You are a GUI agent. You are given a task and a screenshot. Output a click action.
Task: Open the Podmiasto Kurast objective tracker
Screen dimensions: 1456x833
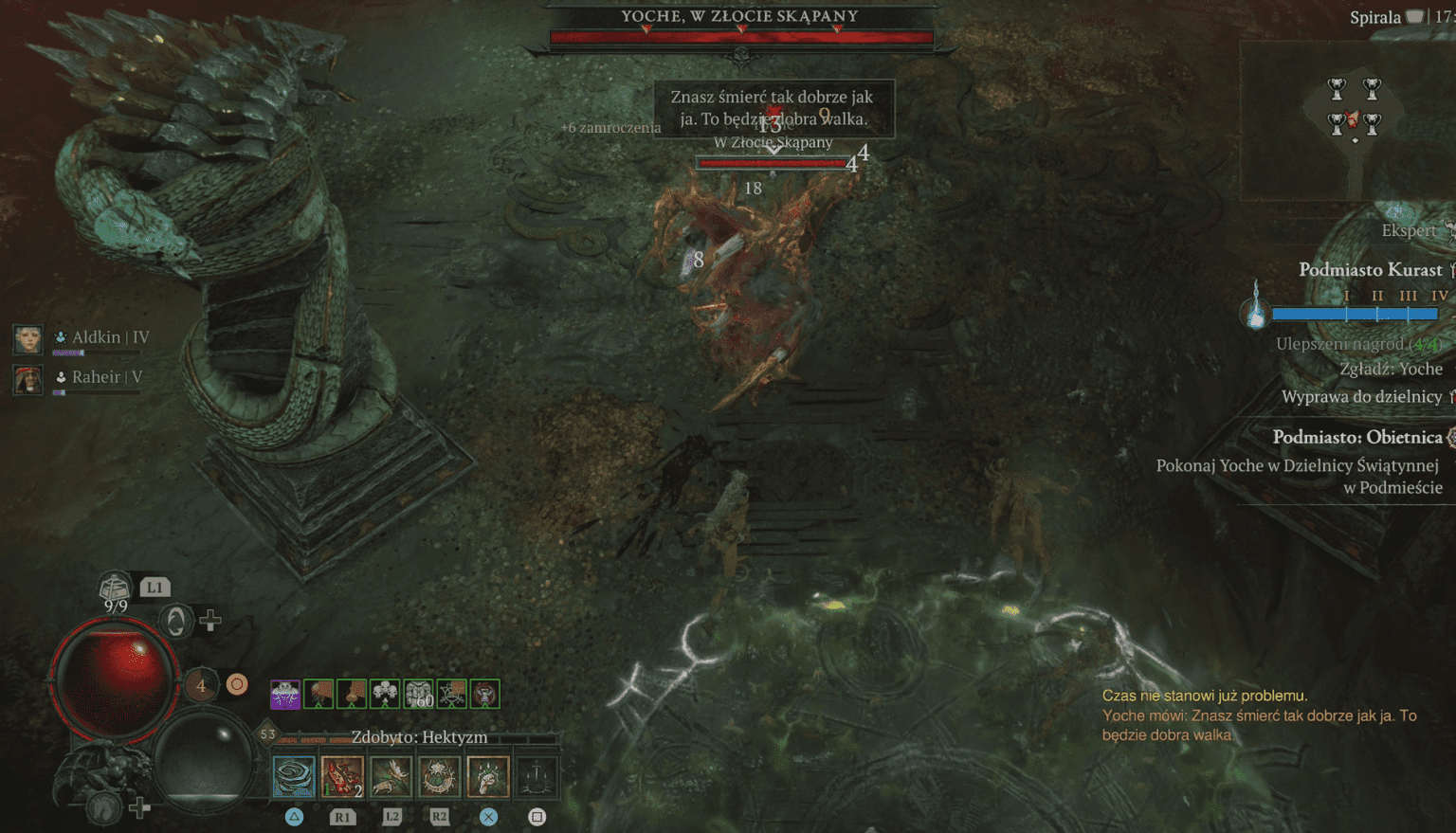1370,270
